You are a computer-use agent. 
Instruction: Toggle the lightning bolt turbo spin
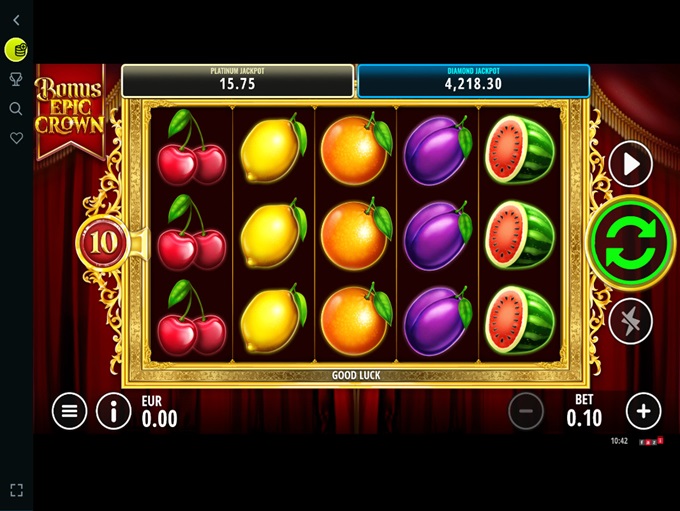[x=631, y=321]
